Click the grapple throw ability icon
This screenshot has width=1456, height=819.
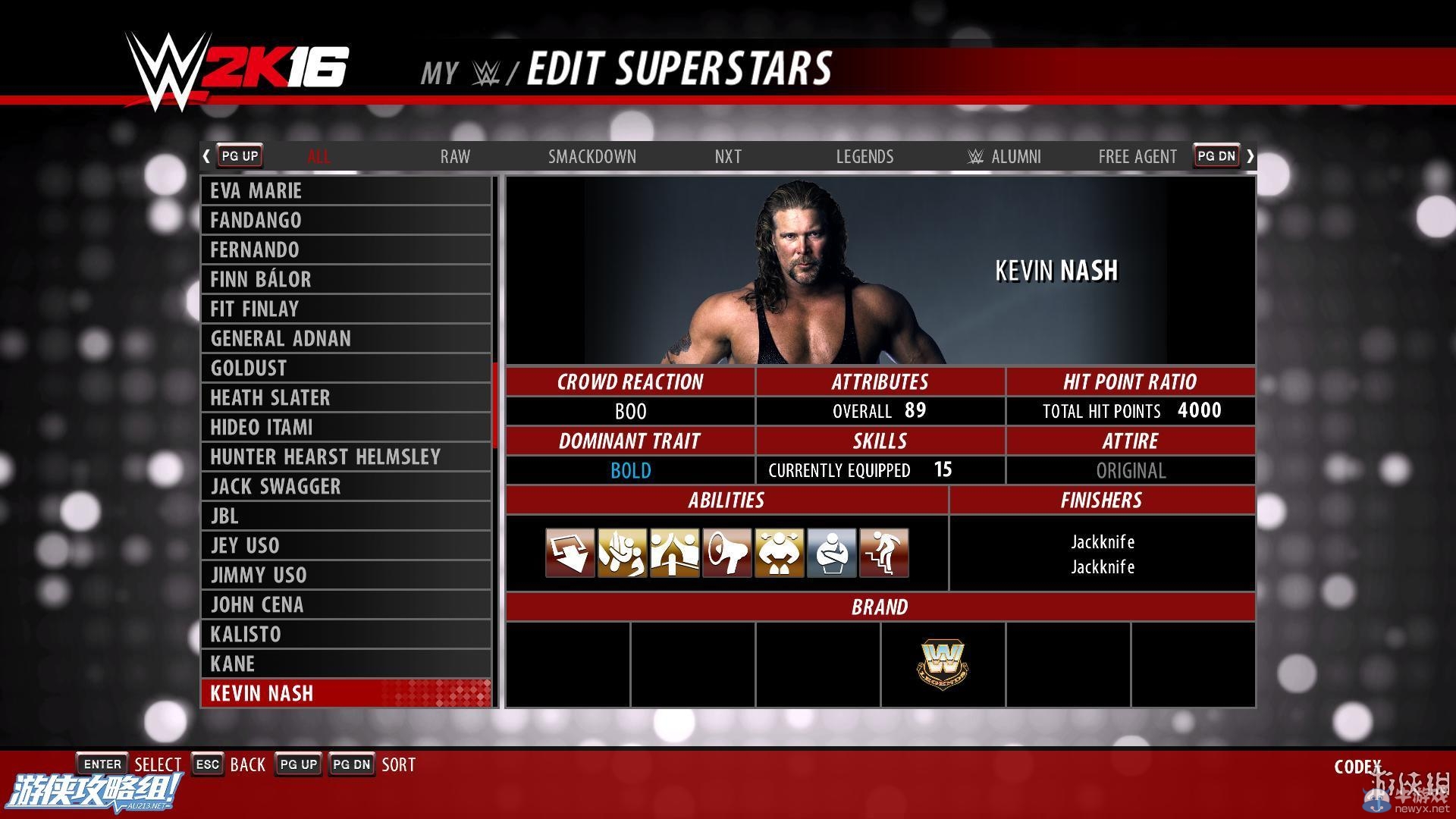pyautogui.click(x=623, y=552)
